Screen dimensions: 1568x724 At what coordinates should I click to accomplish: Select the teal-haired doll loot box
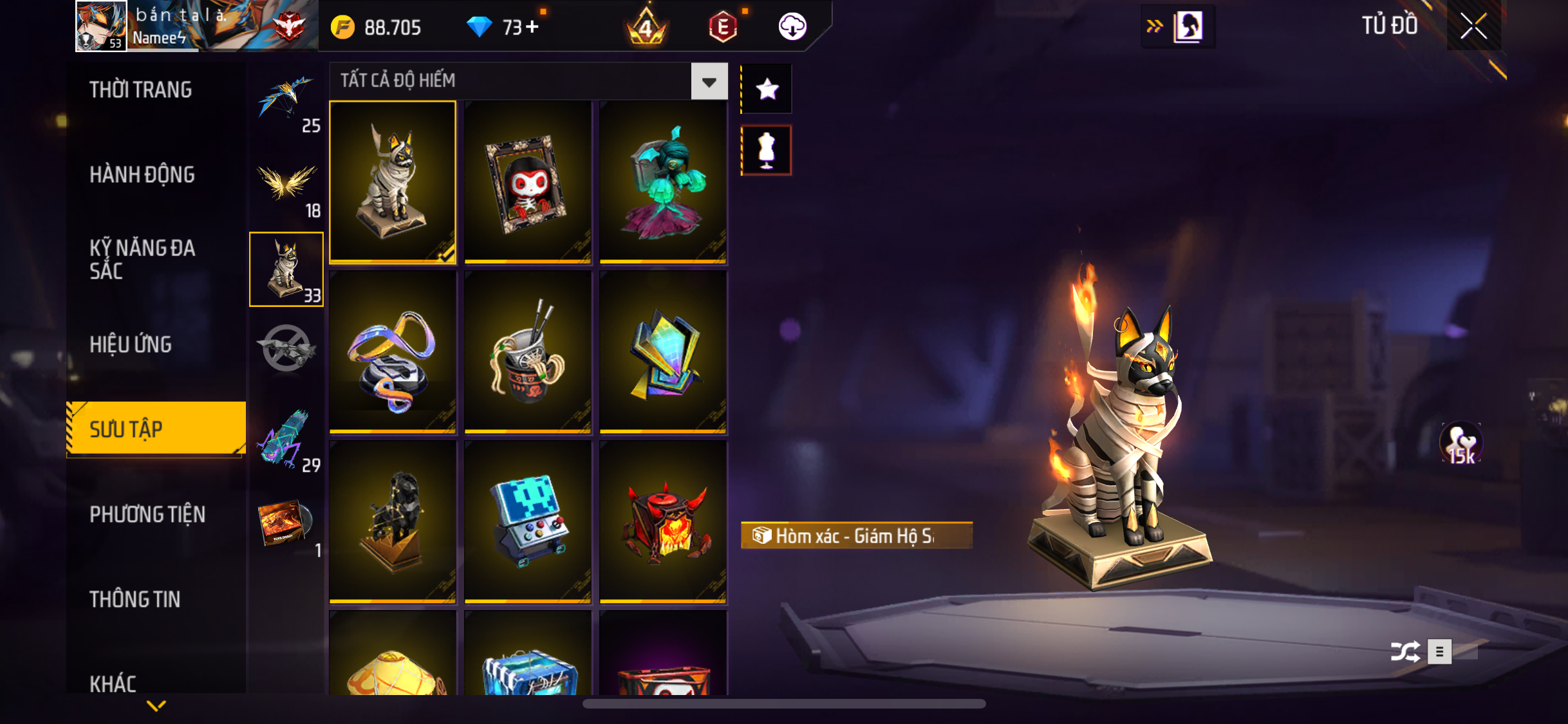click(663, 182)
